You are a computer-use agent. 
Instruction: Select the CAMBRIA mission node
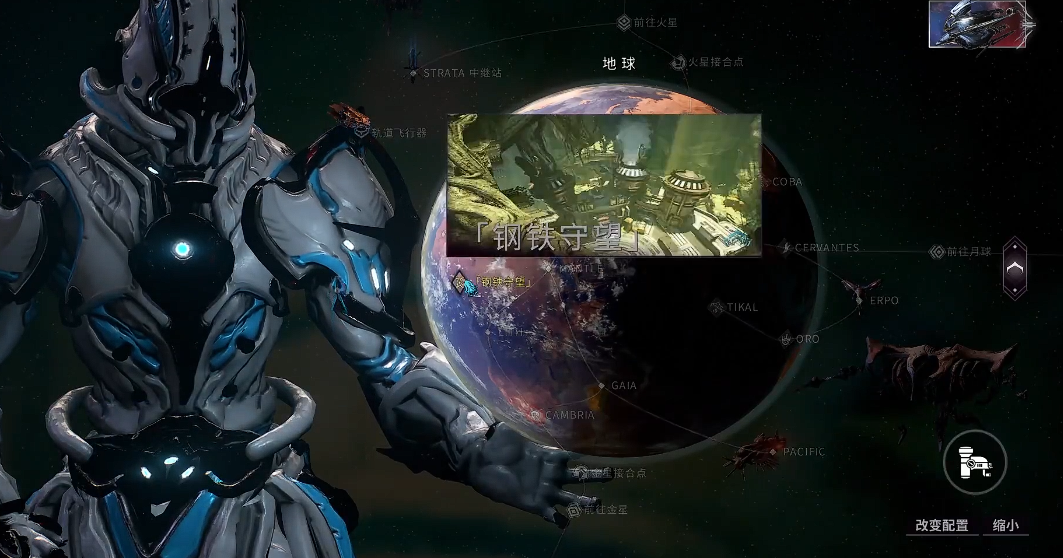pyautogui.click(x=537, y=415)
